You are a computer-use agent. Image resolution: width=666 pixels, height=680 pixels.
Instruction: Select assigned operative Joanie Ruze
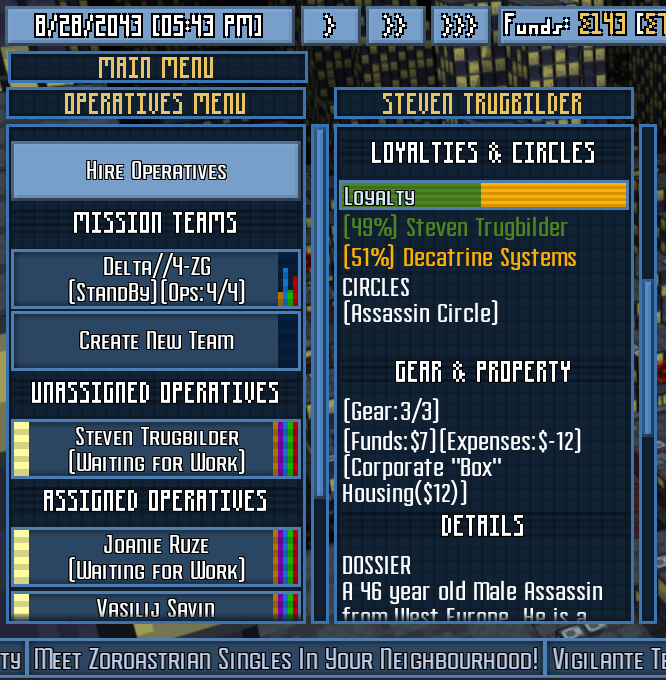coord(156,558)
